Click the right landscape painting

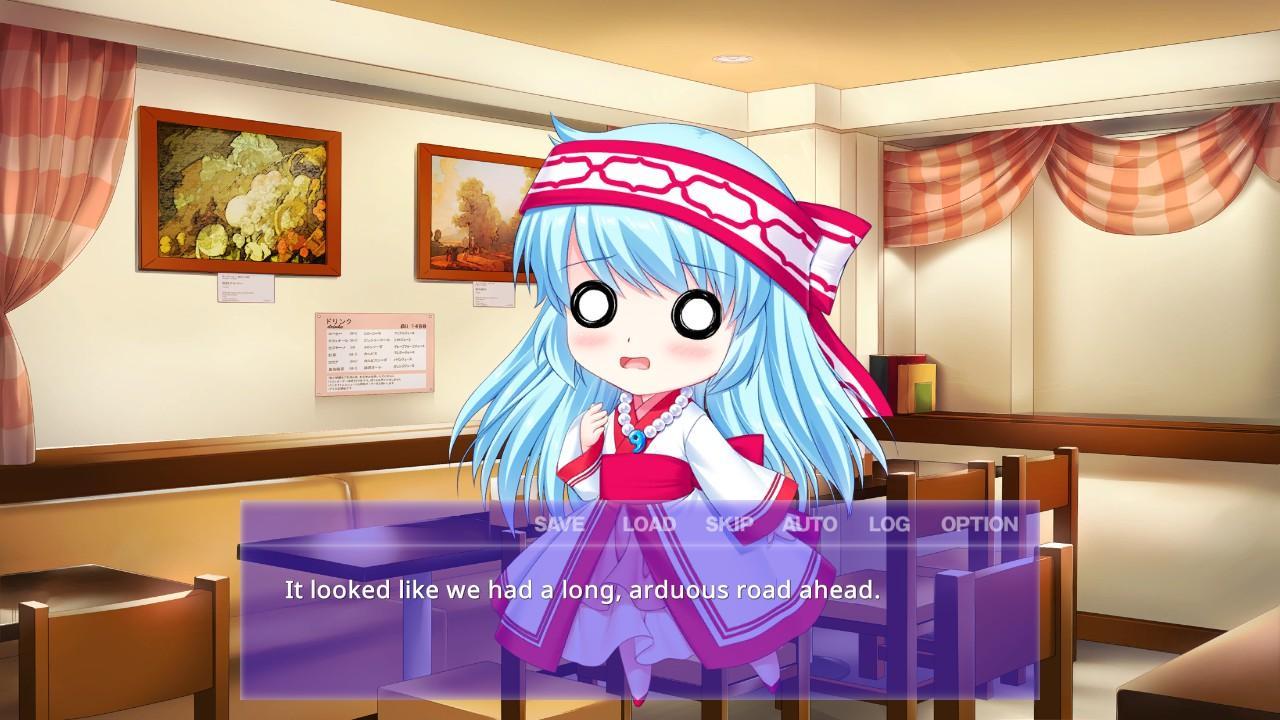point(470,215)
